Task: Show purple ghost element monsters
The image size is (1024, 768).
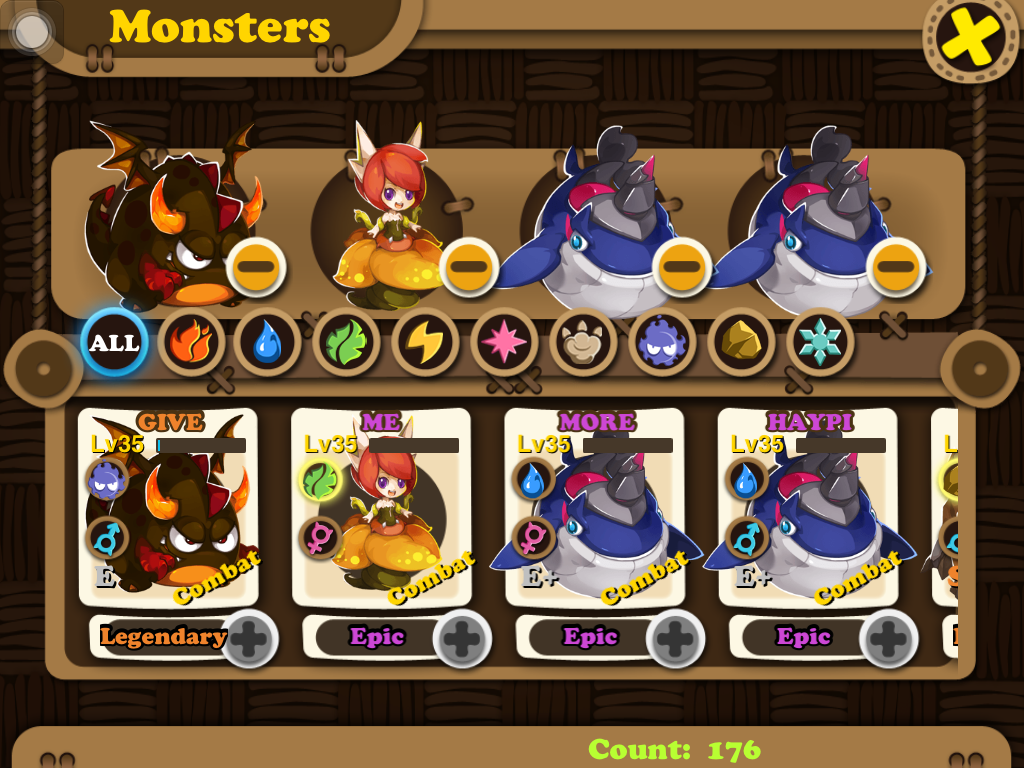Action: [x=662, y=343]
